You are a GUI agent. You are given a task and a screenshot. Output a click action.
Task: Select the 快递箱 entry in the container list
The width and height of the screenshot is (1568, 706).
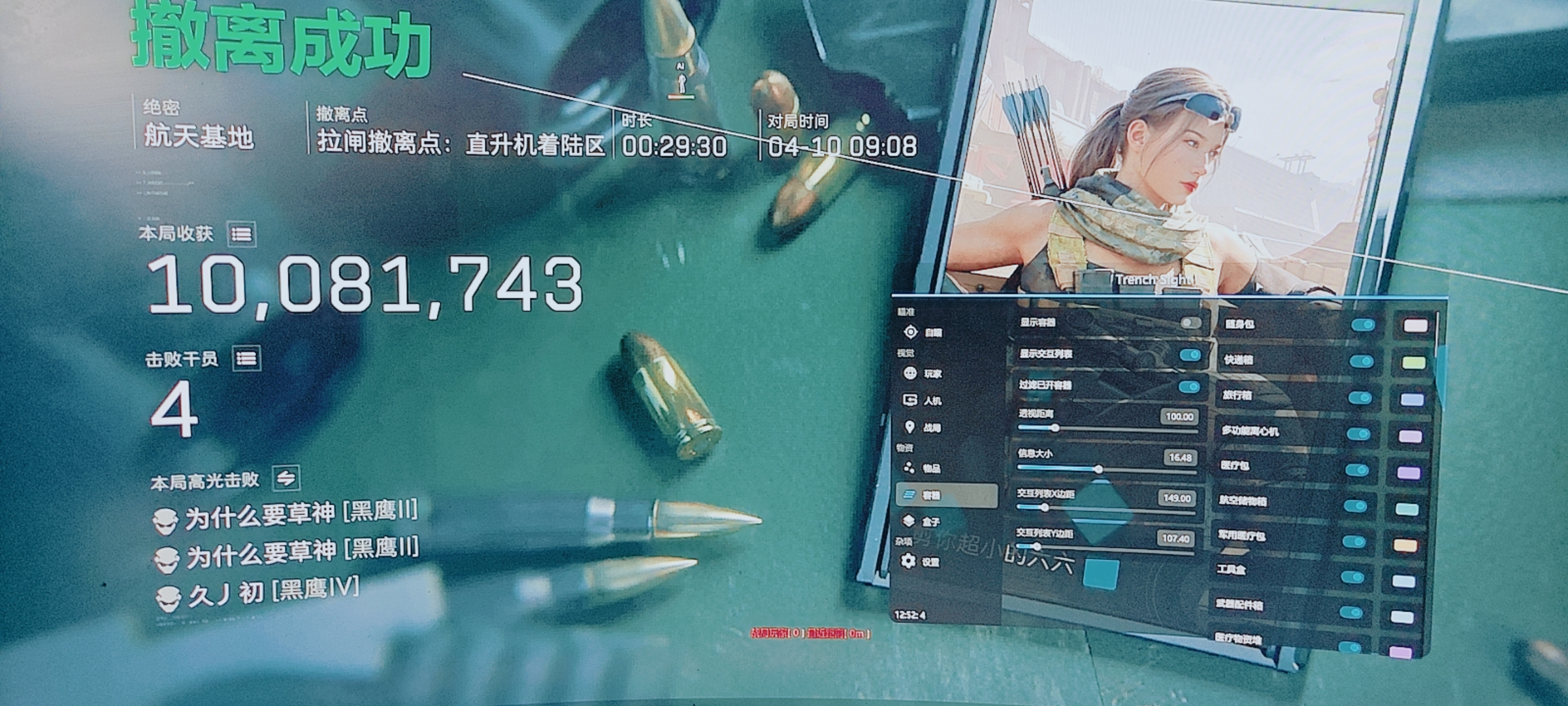coord(1238,362)
